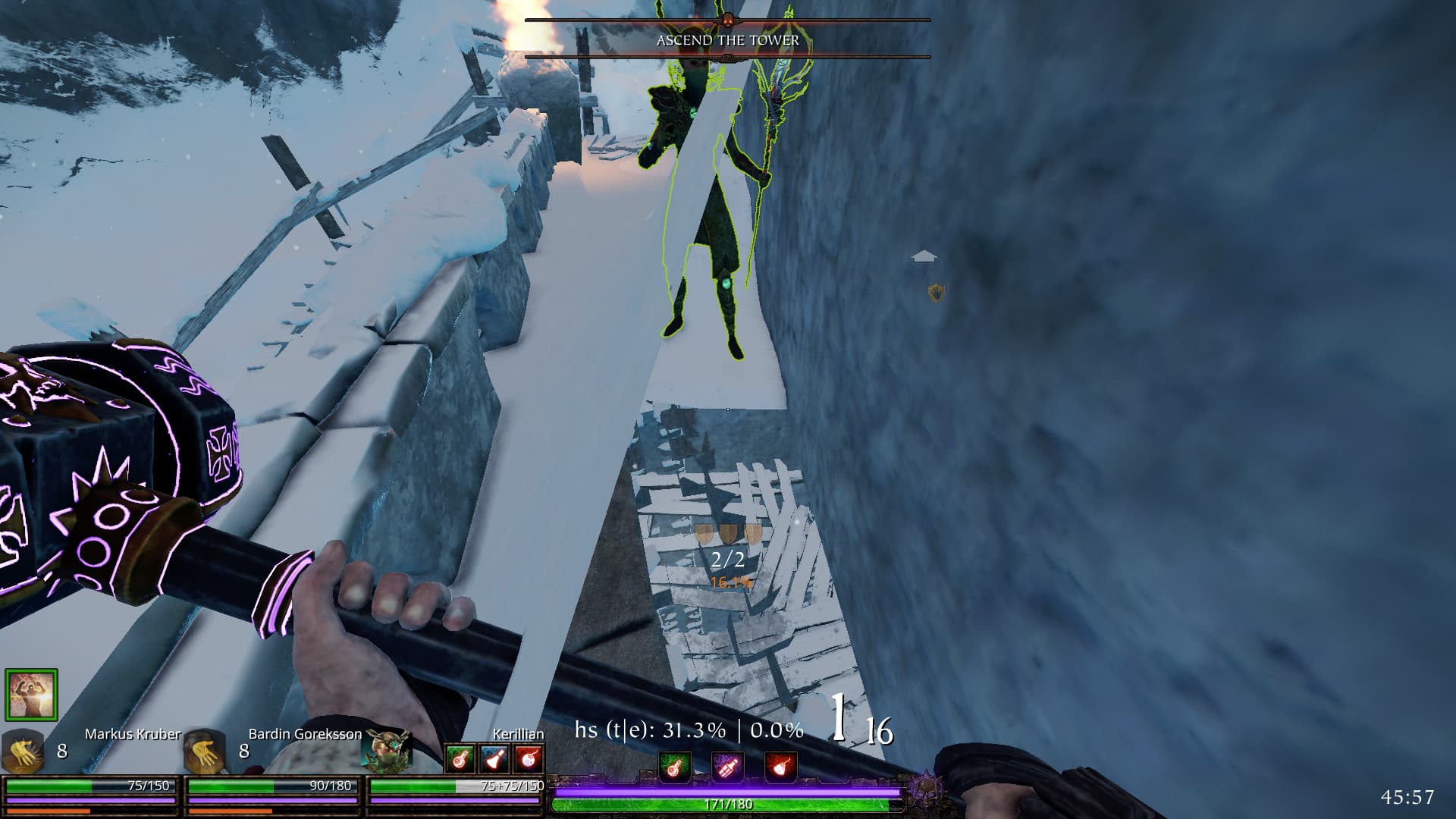Select the green-bordered buff icon

[x=31, y=694]
